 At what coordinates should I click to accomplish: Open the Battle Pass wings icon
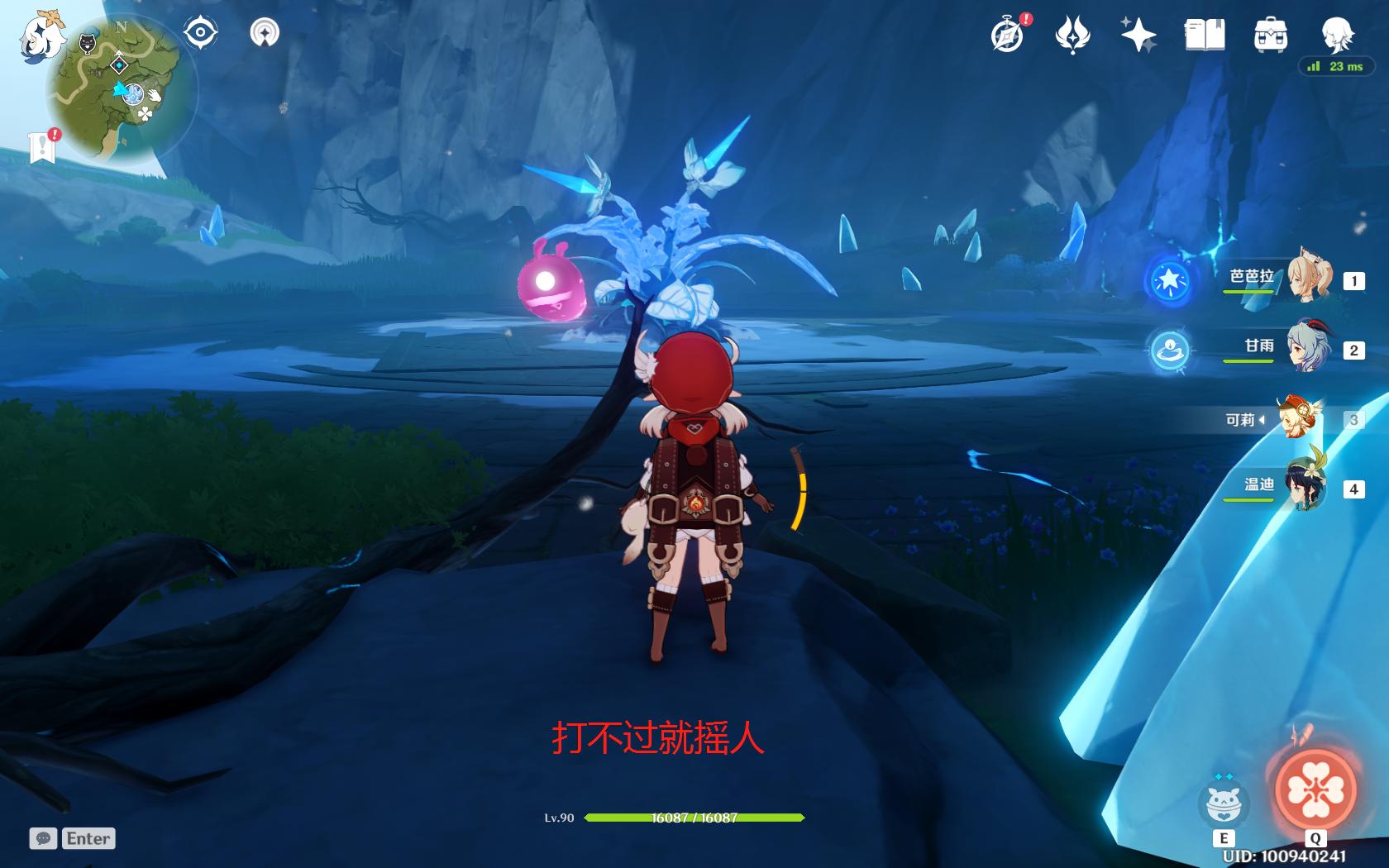(1071, 35)
